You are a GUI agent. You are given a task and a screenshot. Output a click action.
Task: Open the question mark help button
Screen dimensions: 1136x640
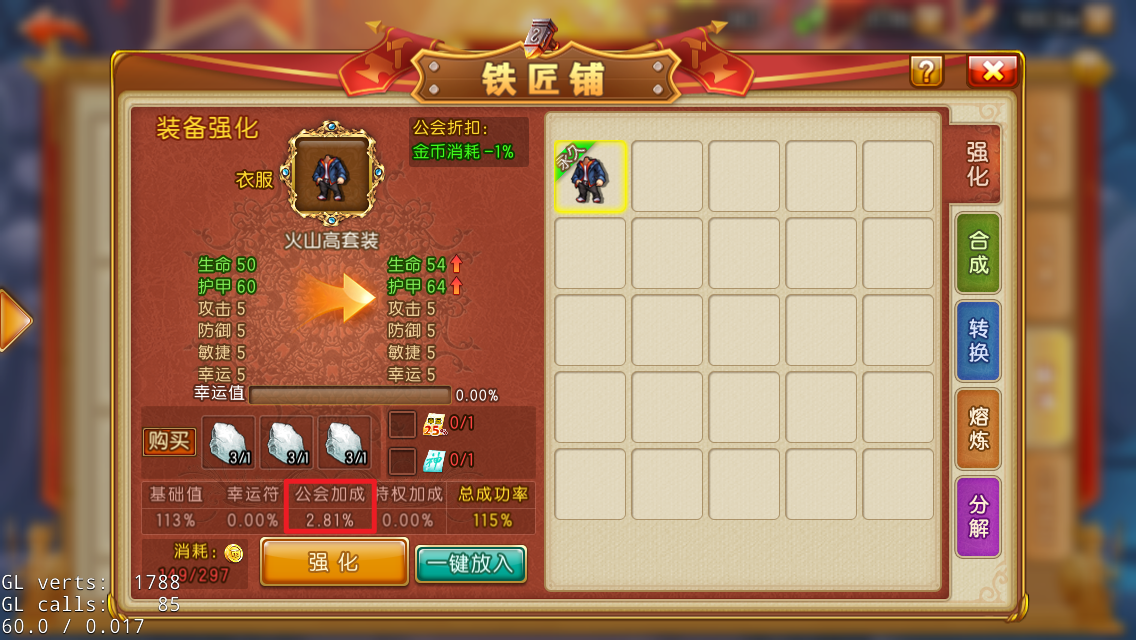926,71
